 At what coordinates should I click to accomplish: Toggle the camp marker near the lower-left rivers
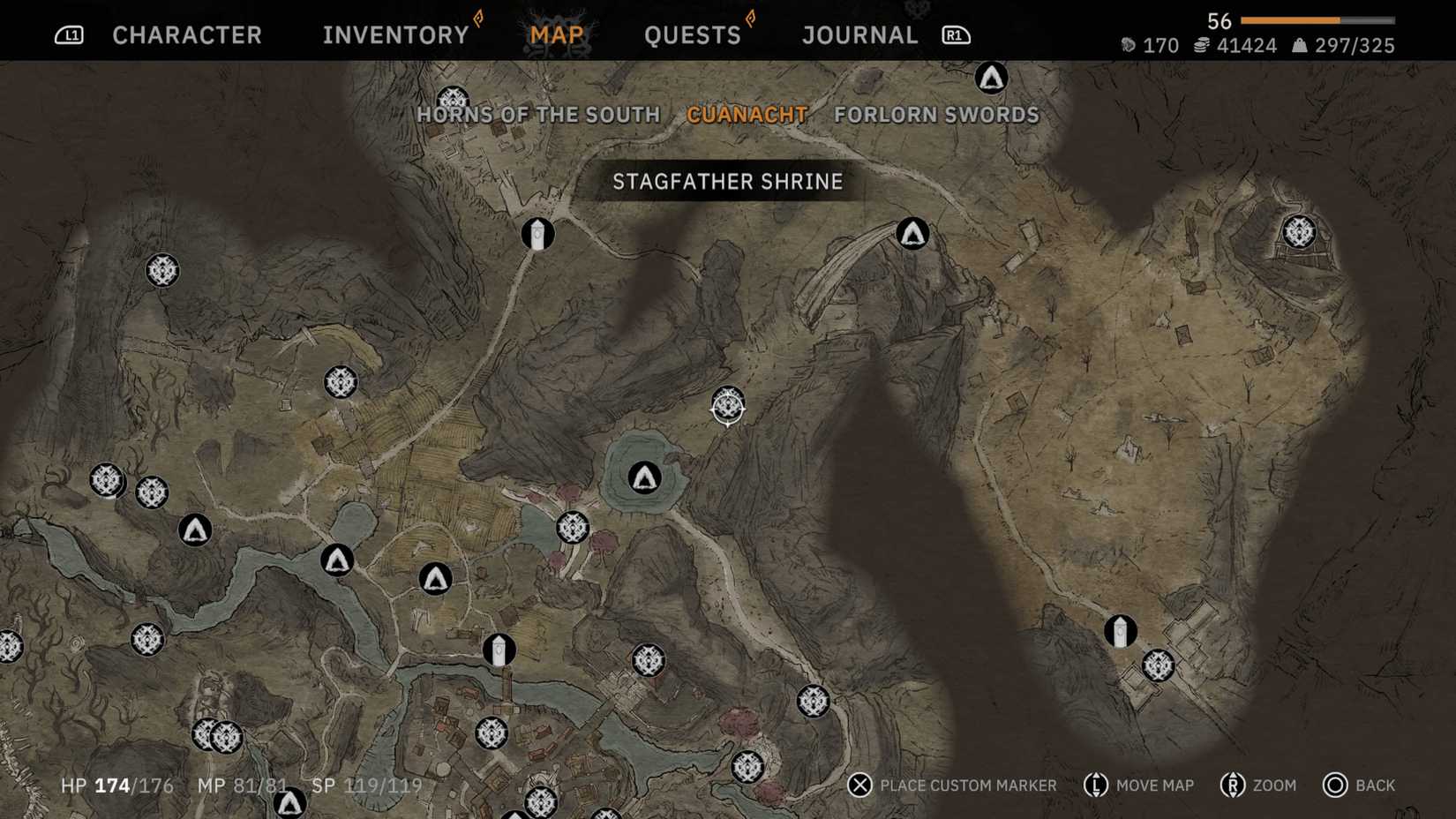click(195, 530)
